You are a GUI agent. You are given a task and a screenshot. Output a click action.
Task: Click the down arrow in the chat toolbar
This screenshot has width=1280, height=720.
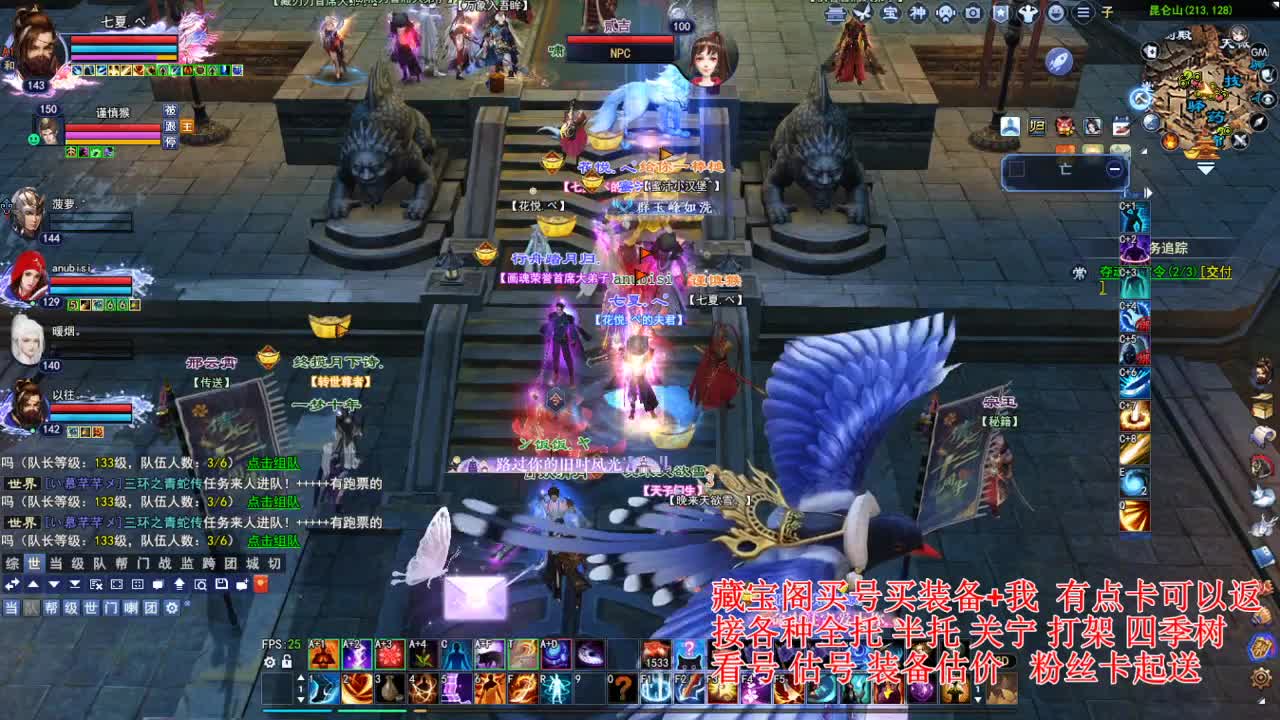pyautogui.click(x=53, y=584)
